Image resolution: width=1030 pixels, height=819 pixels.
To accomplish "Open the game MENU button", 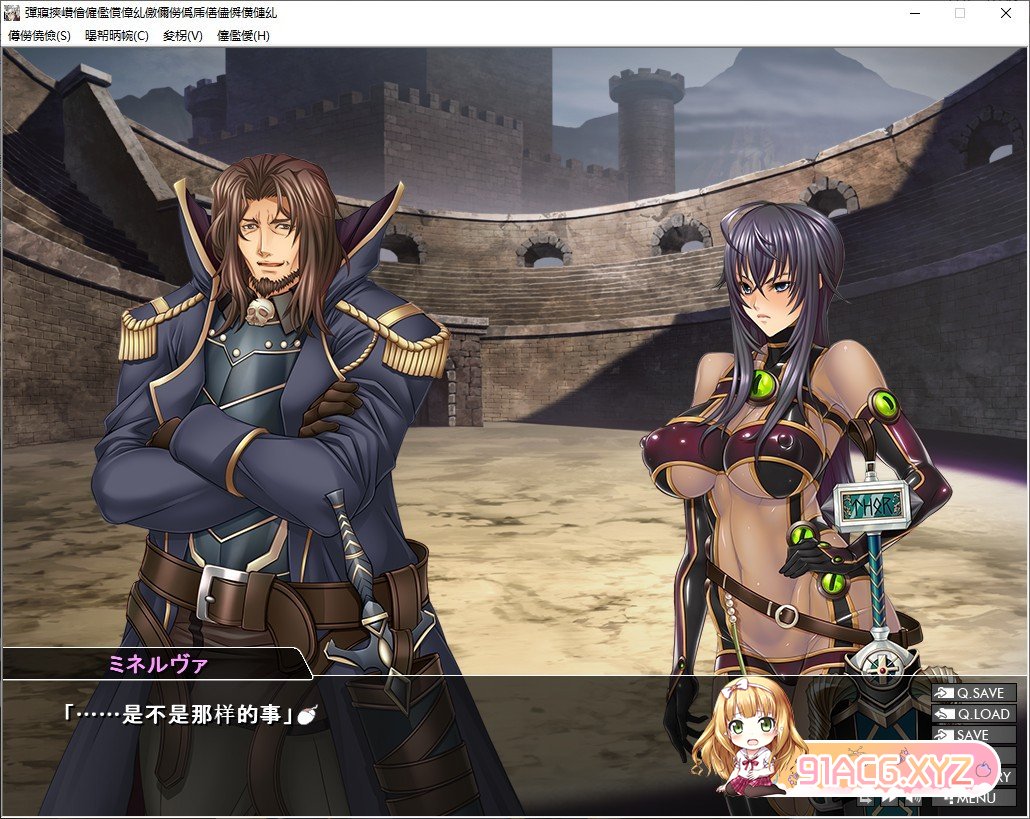I will click(x=973, y=798).
